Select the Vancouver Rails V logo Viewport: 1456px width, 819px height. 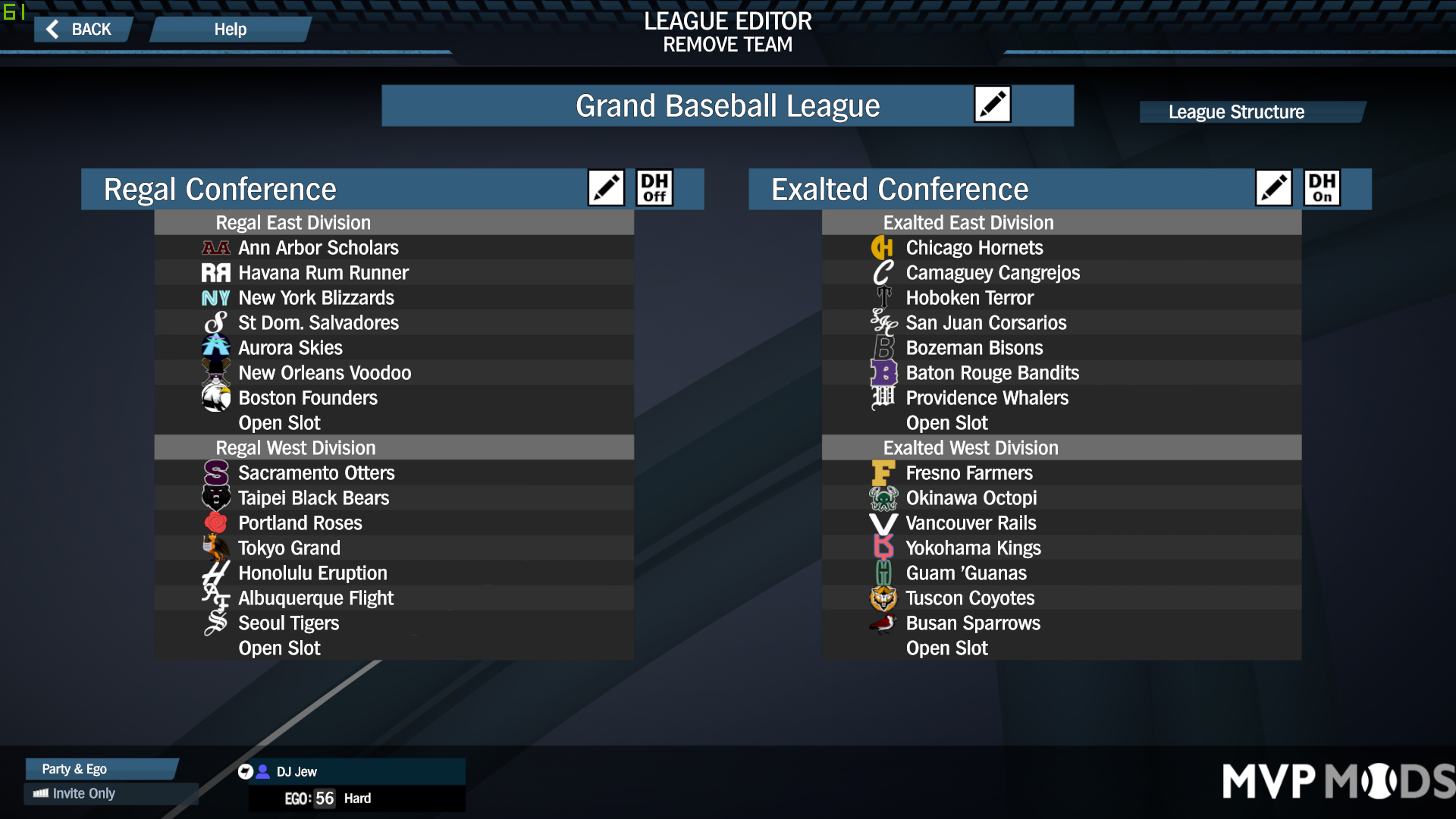pos(883,522)
